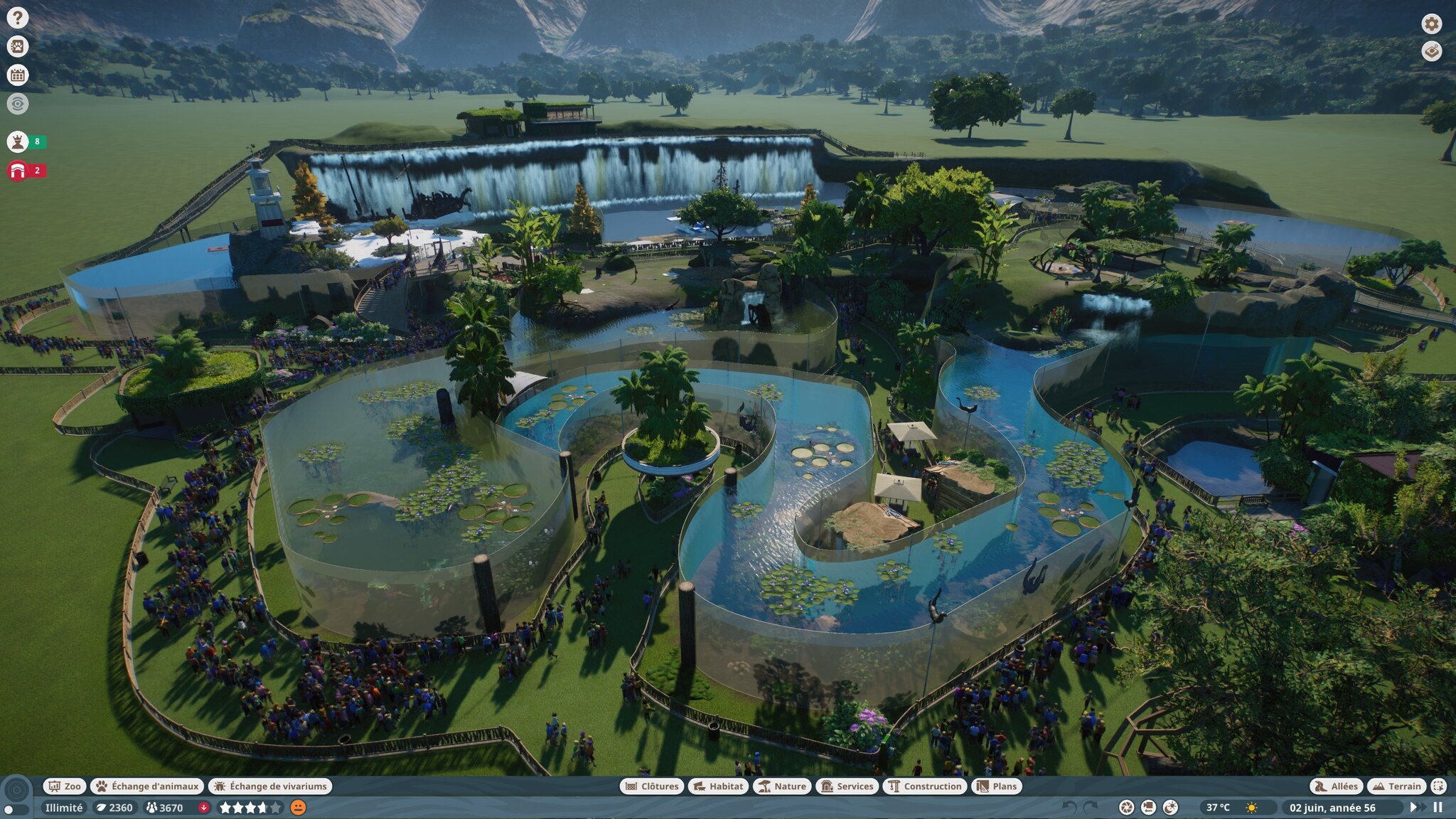
Task: Select the Clôtures build tool
Action: click(x=652, y=786)
